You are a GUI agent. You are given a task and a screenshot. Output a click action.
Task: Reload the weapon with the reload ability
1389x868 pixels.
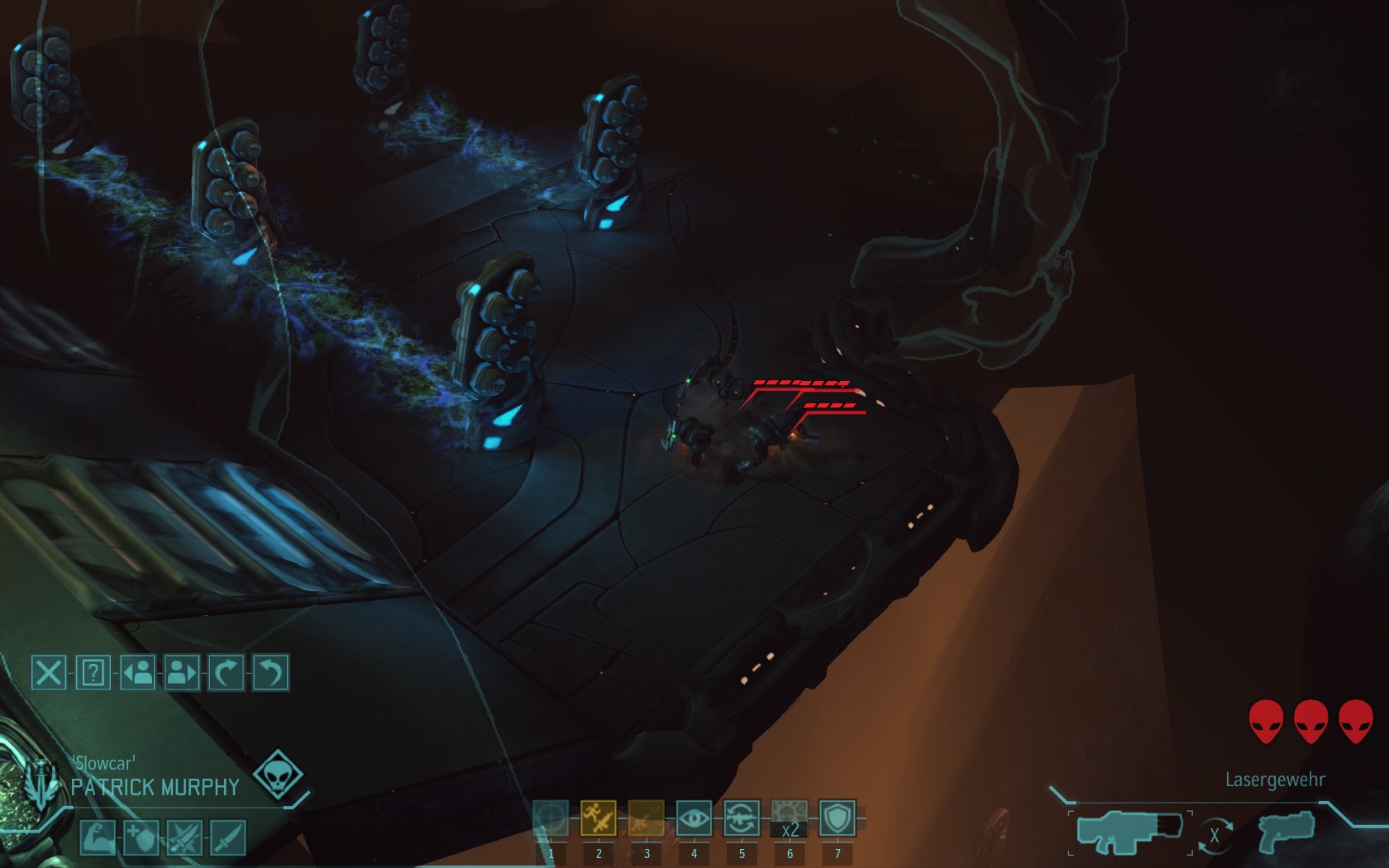(x=742, y=818)
